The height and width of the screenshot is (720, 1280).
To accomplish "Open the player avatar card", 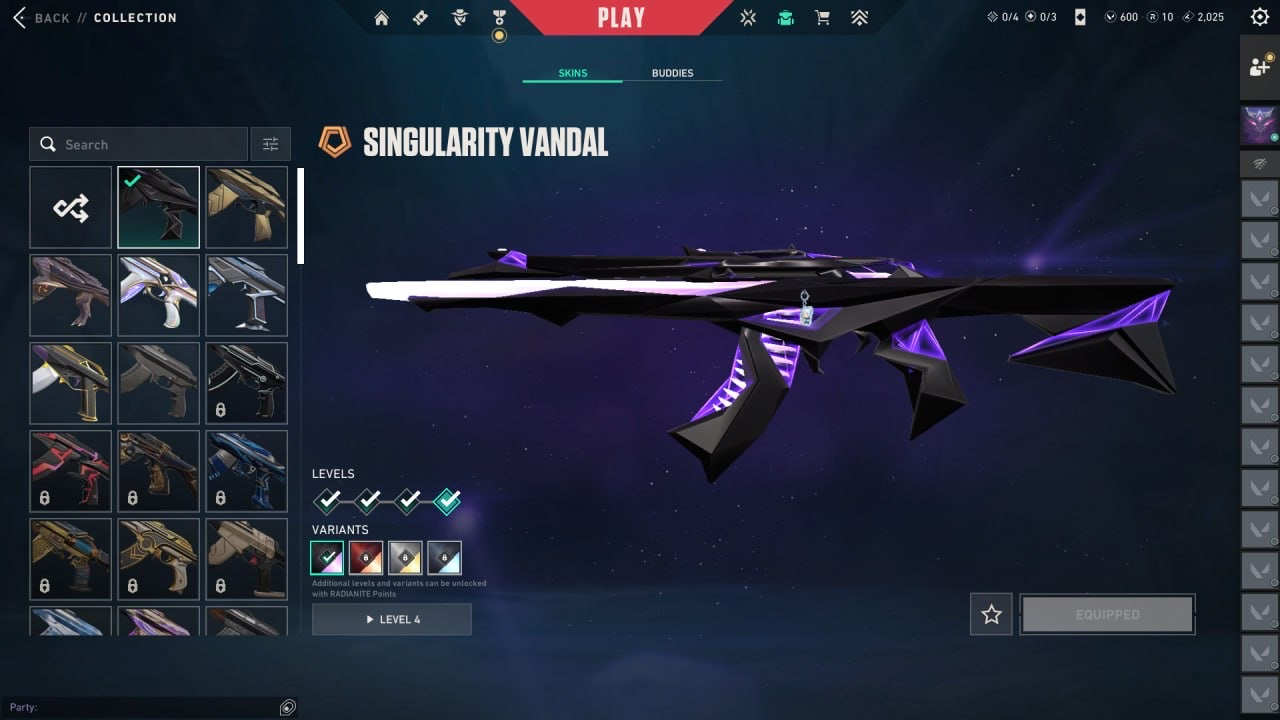I will (x=1259, y=126).
